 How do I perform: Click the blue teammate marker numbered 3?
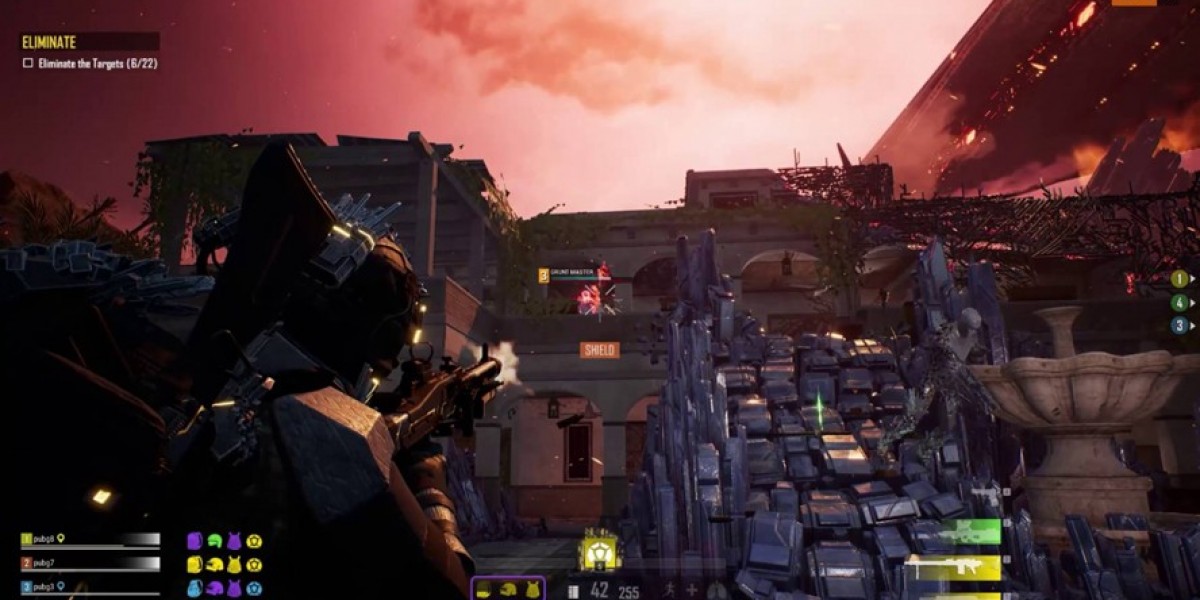click(1180, 325)
